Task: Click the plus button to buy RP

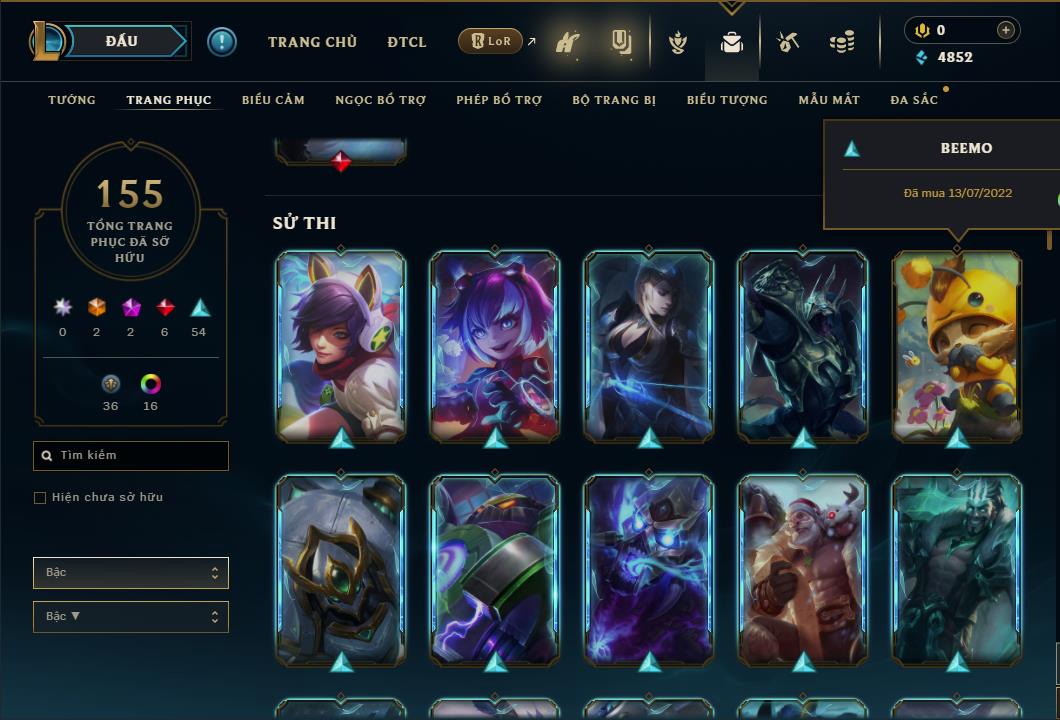Action: 1006,30
